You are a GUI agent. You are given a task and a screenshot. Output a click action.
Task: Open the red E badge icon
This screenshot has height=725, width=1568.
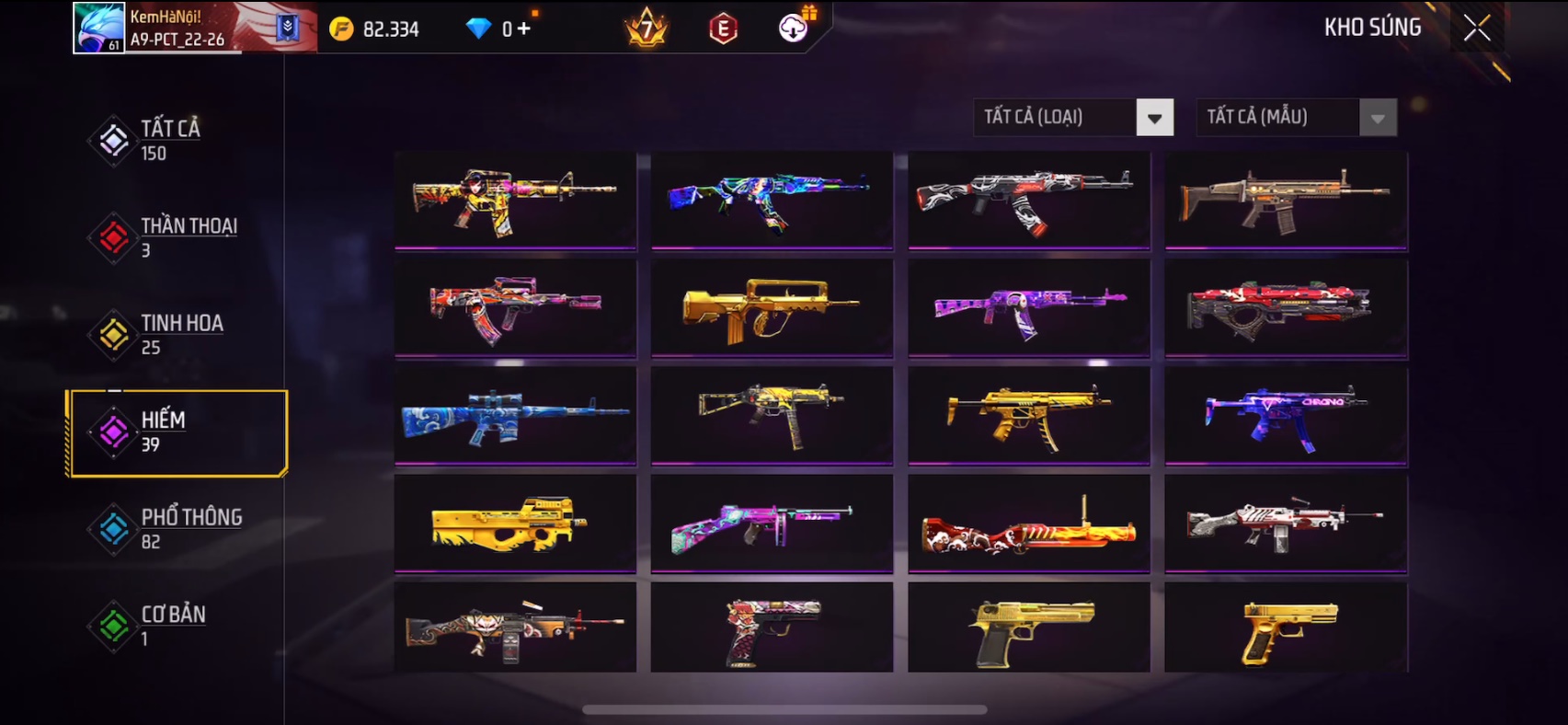tap(724, 29)
